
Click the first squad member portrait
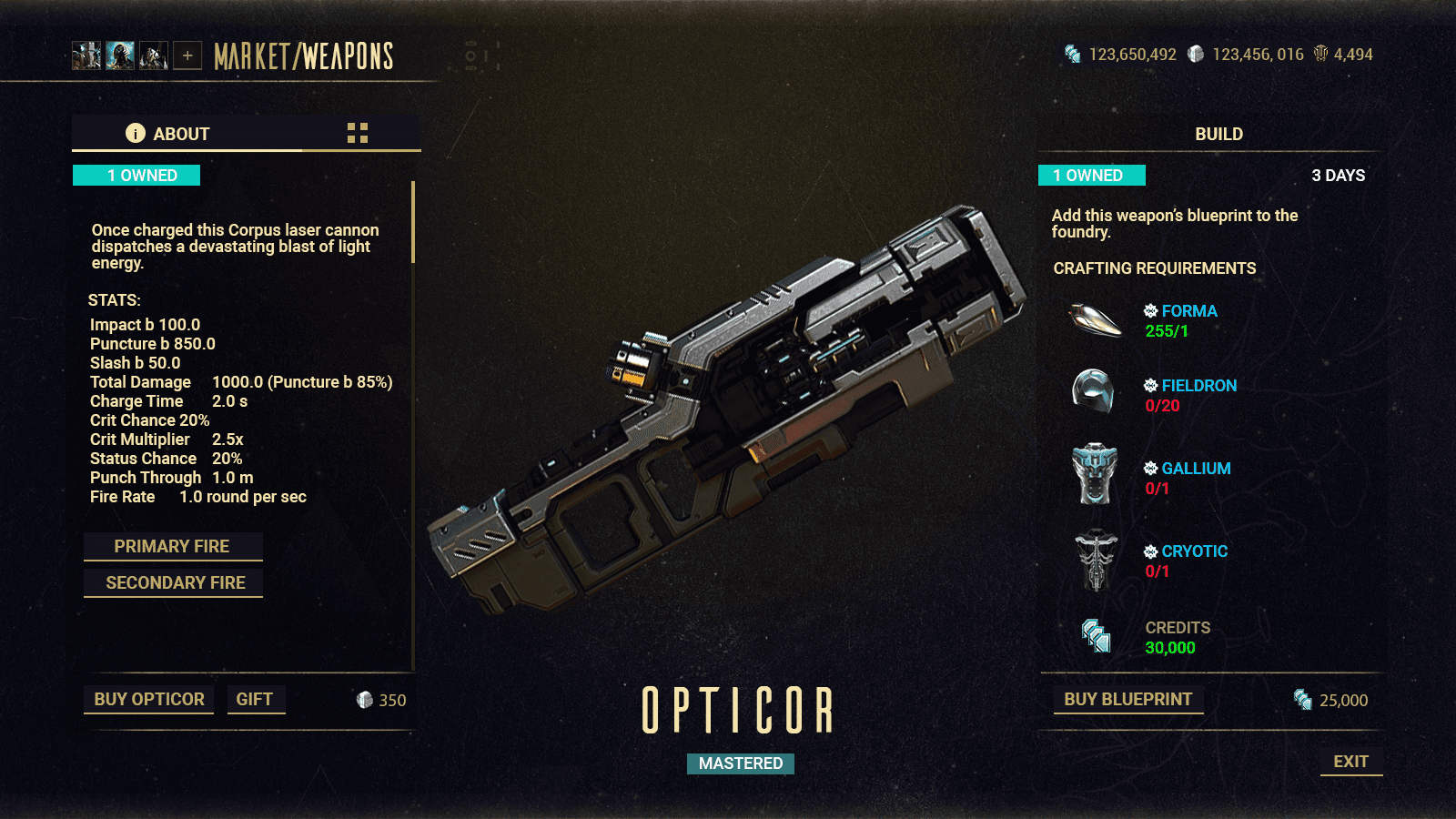coord(86,56)
